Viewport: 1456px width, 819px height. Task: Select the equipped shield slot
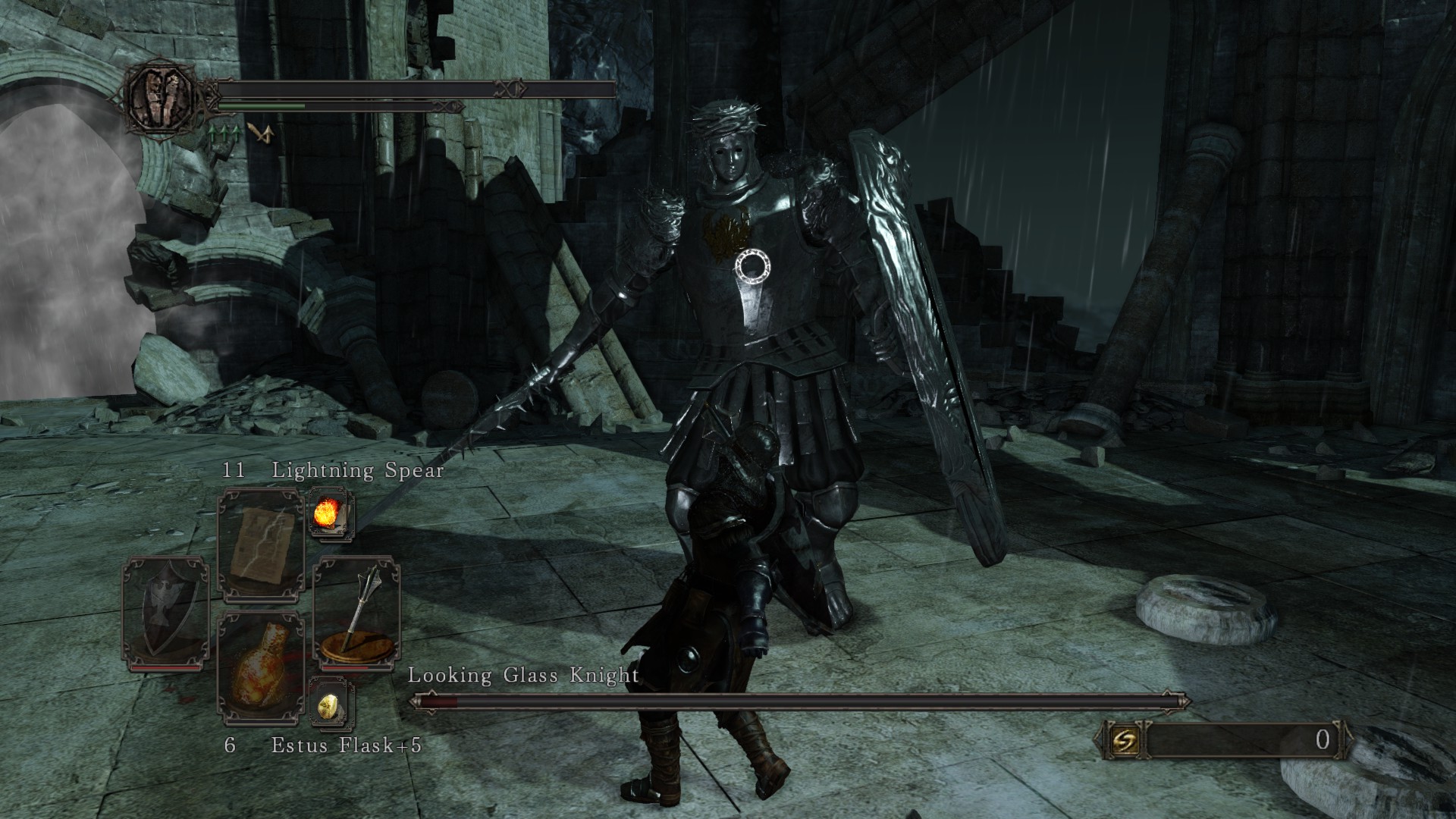click(x=165, y=614)
